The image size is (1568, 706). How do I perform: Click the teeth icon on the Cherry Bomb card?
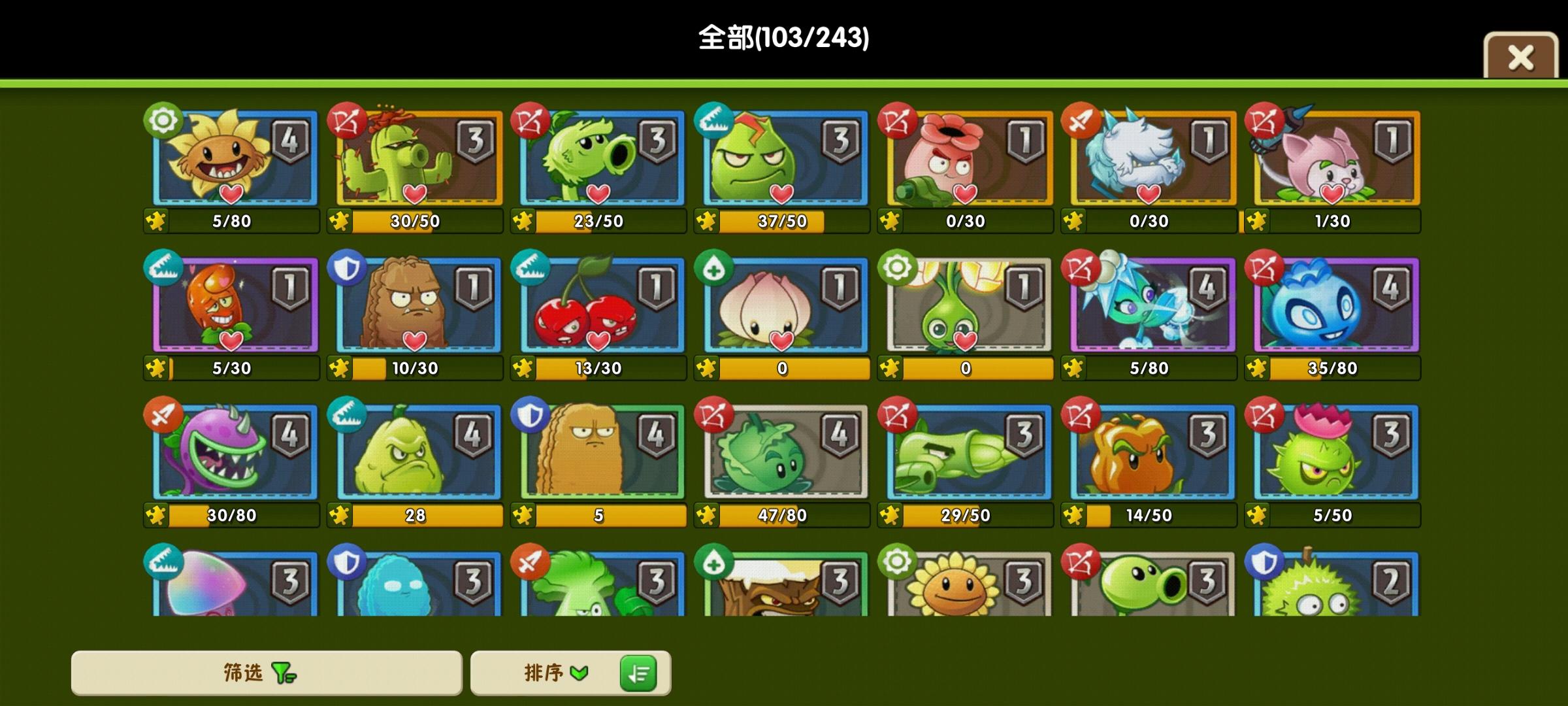point(531,267)
